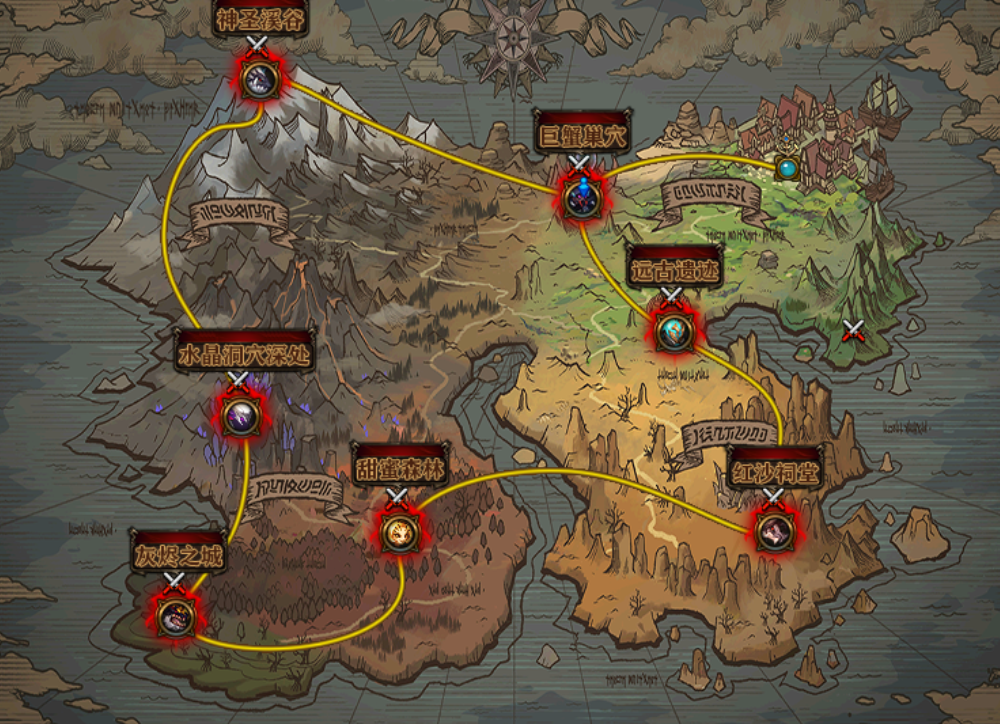Click the red crossed swords marker
Viewport: 1000px width, 724px height.
[x=853, y=331]
